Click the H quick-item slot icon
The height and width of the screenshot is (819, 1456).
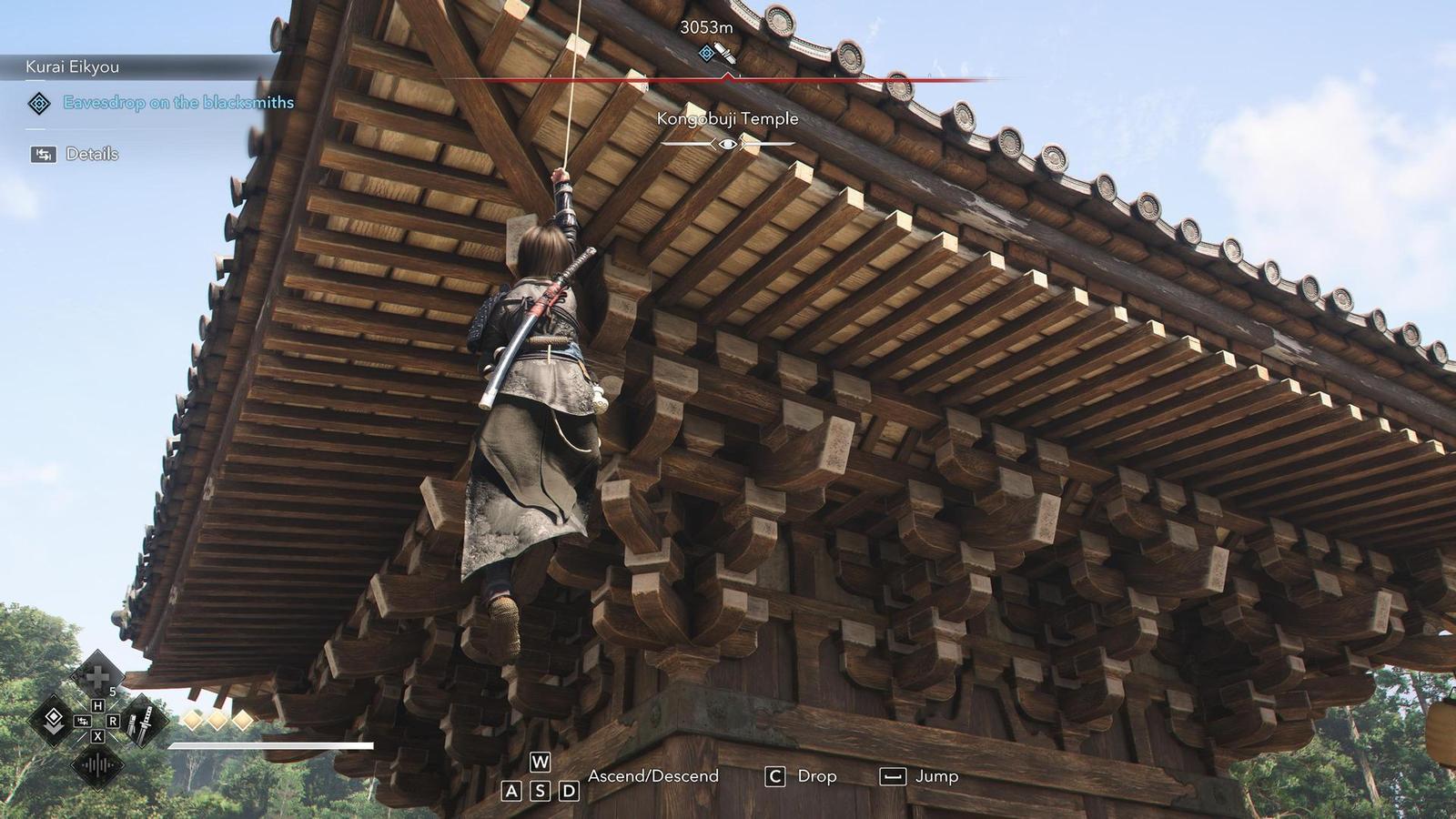(x=97, y=706)
